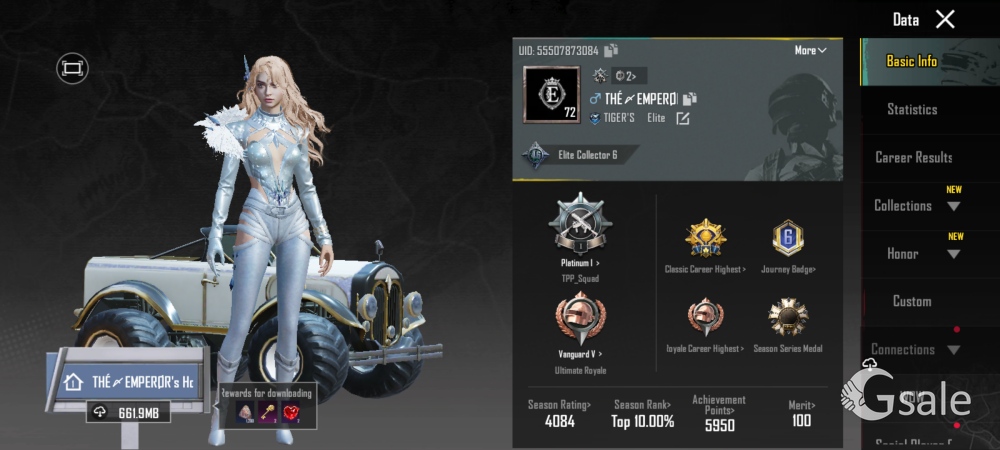The width and height of the screenshot is (1000, 450).
Task: Select the Basic Info tab
Action: tap(912, 61)
